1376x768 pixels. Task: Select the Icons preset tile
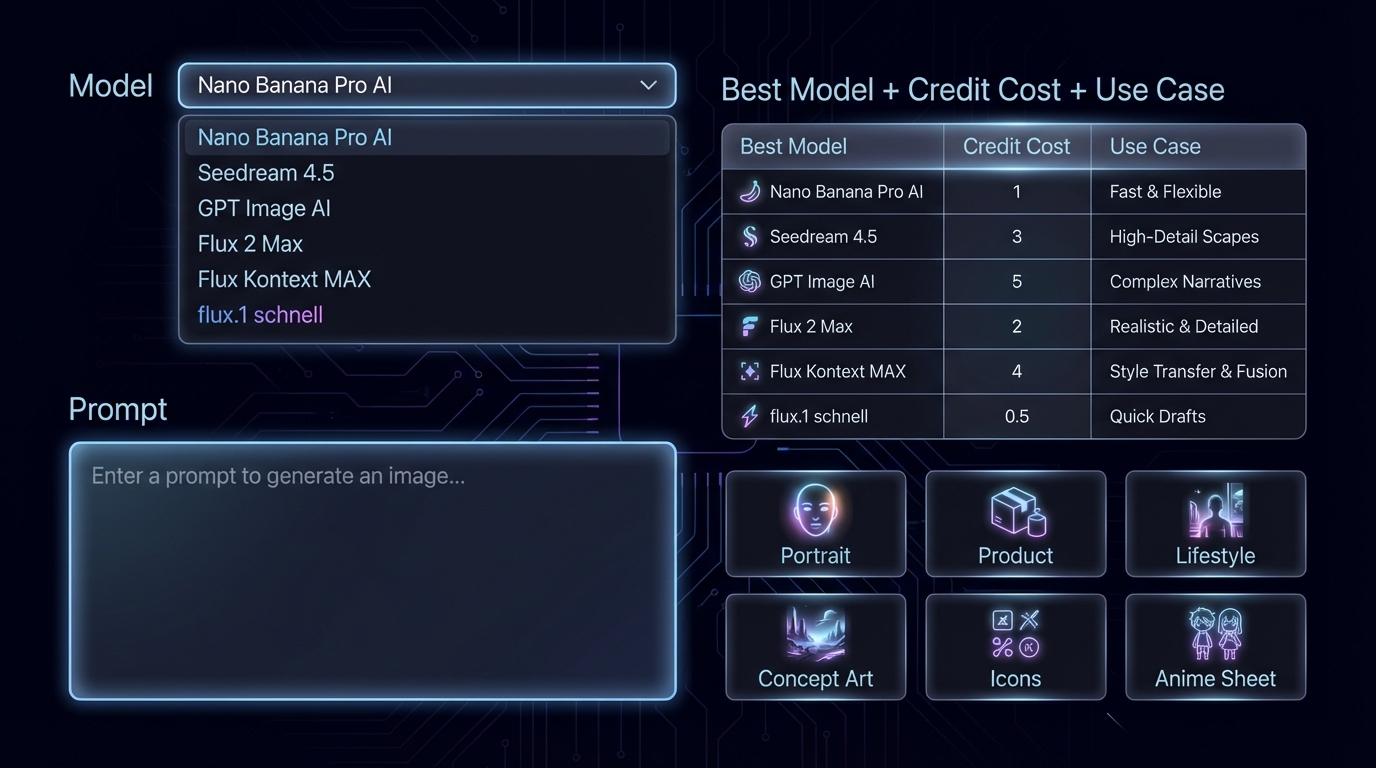1015,647
